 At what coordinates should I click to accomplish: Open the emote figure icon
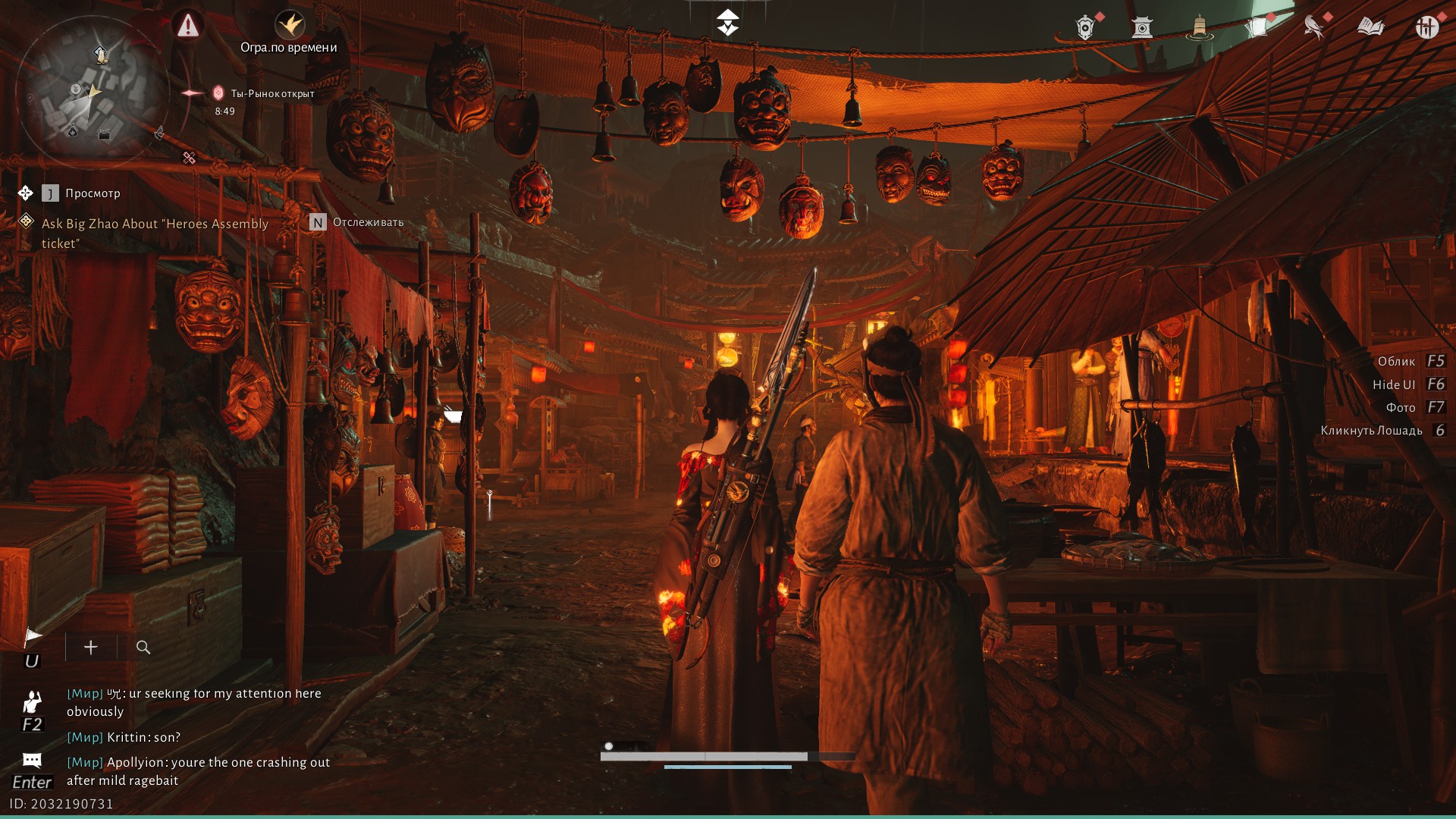[x=32, y=702]
